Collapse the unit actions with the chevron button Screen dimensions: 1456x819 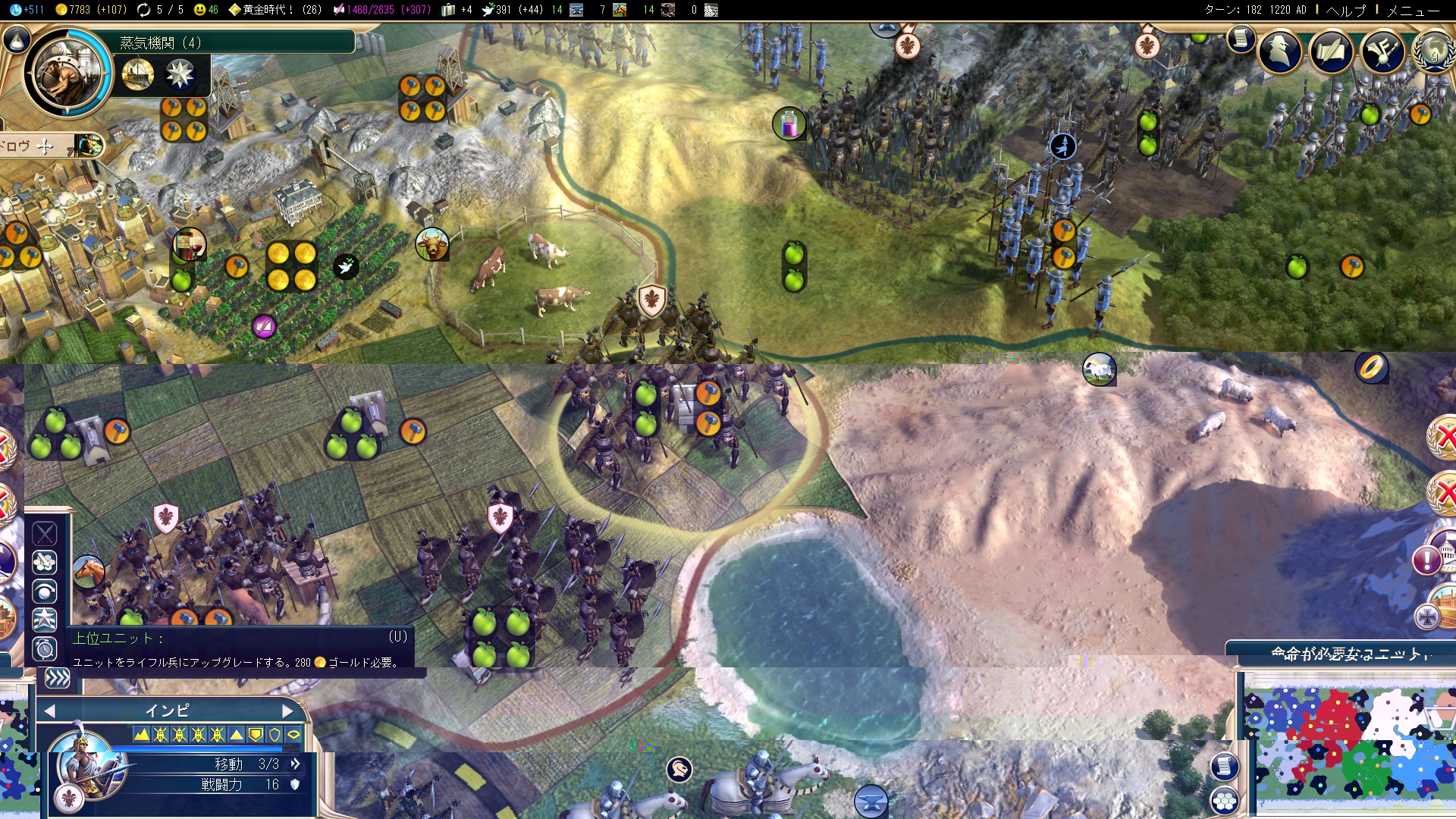57,678
